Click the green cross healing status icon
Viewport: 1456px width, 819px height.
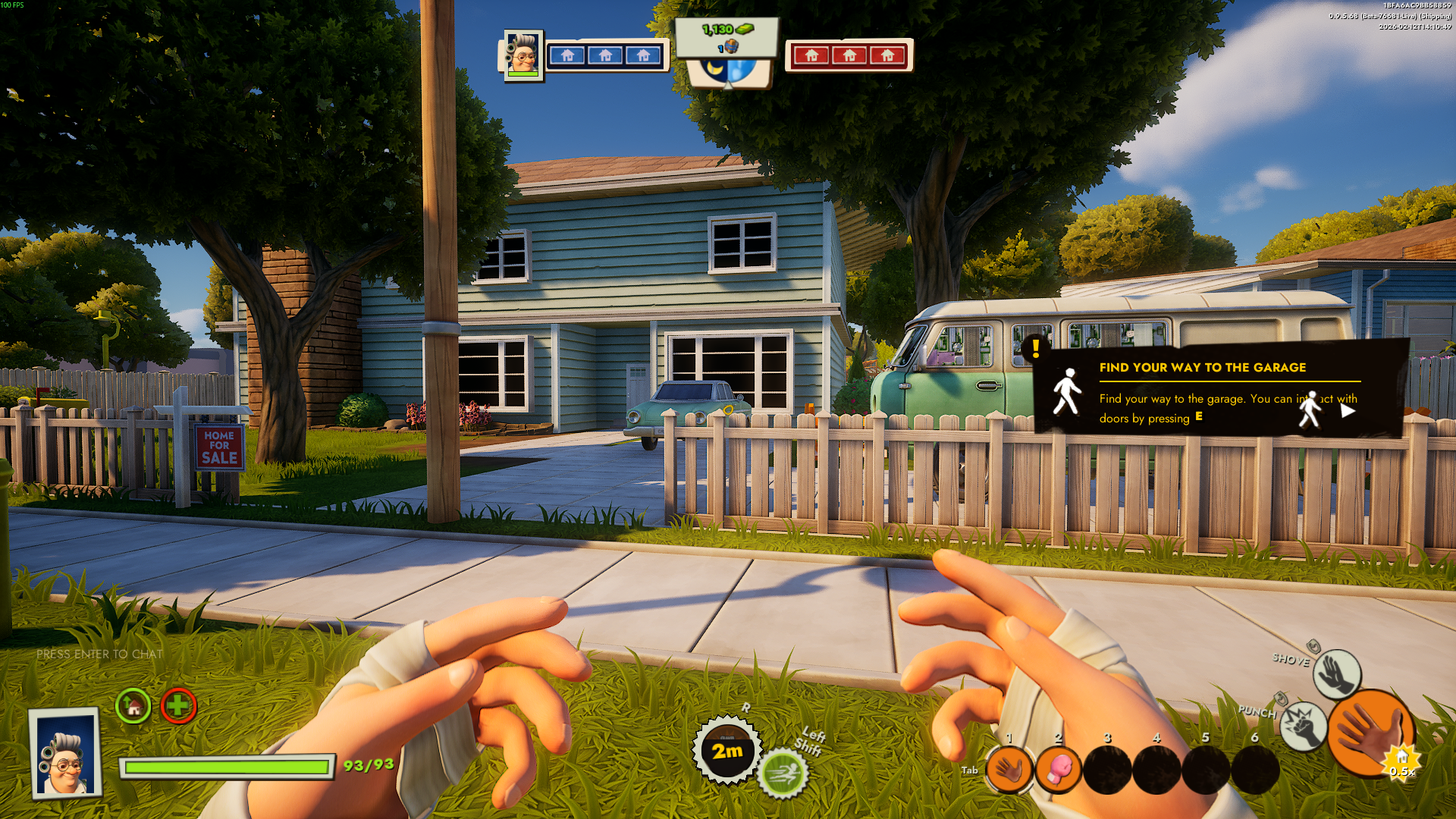(178, 707)
